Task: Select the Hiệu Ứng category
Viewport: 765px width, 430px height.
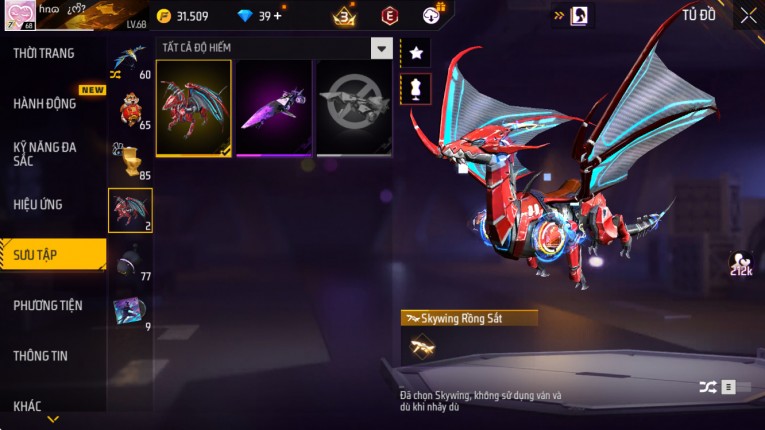Action: coord(39,204)
